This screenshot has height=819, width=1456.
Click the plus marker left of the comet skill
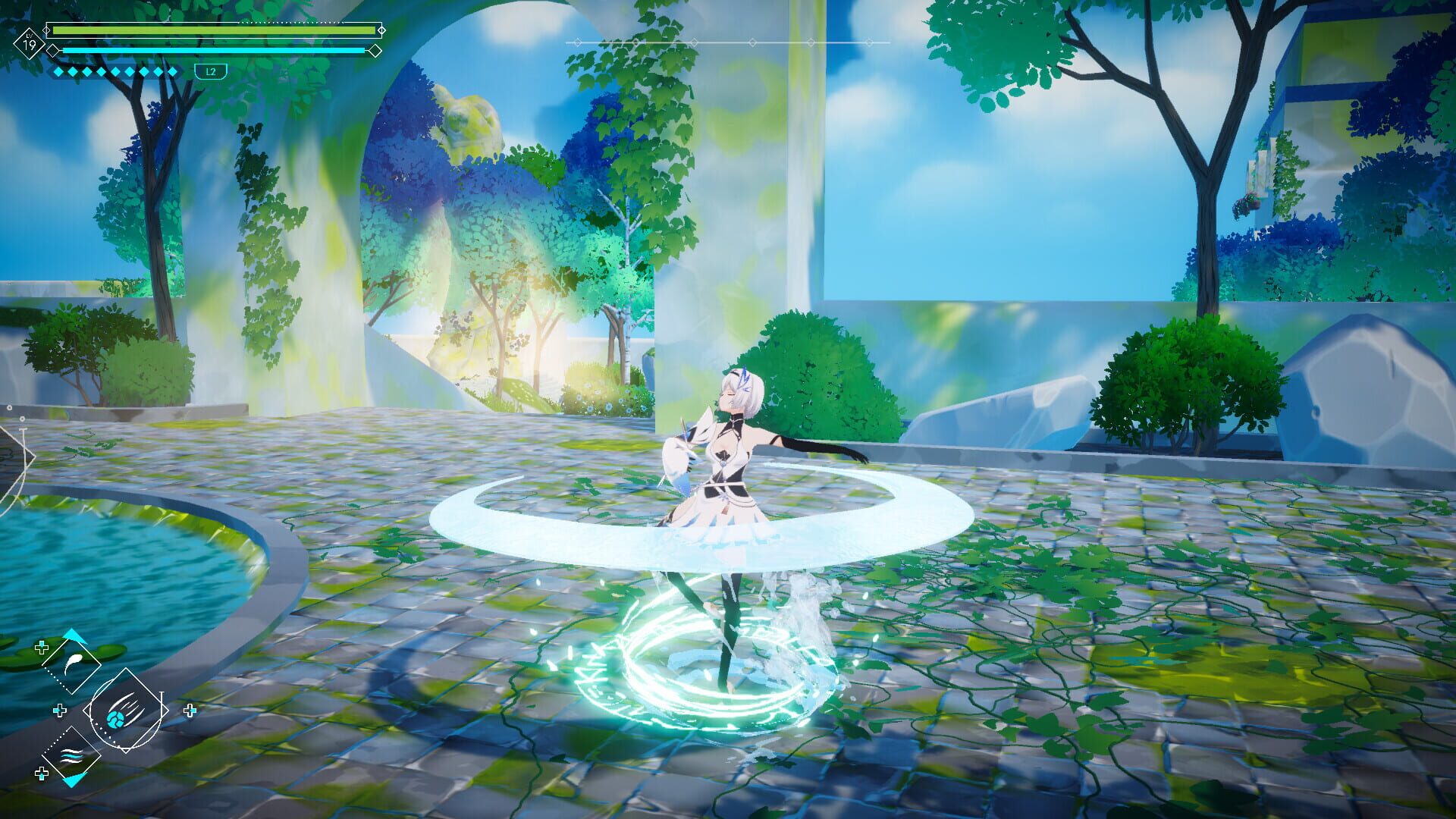pos(59,711)
